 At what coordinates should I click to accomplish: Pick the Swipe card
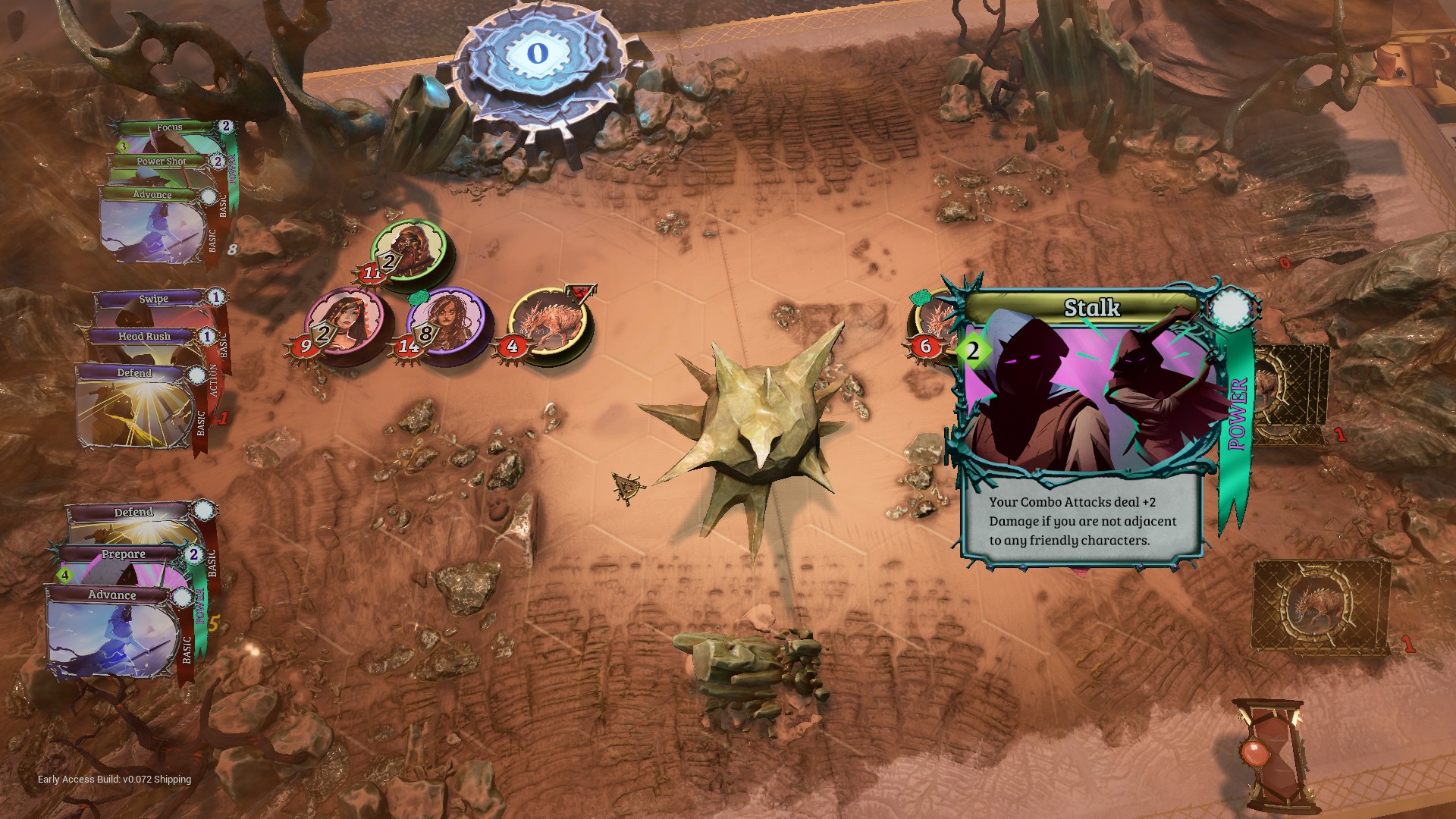click(152, 300)
